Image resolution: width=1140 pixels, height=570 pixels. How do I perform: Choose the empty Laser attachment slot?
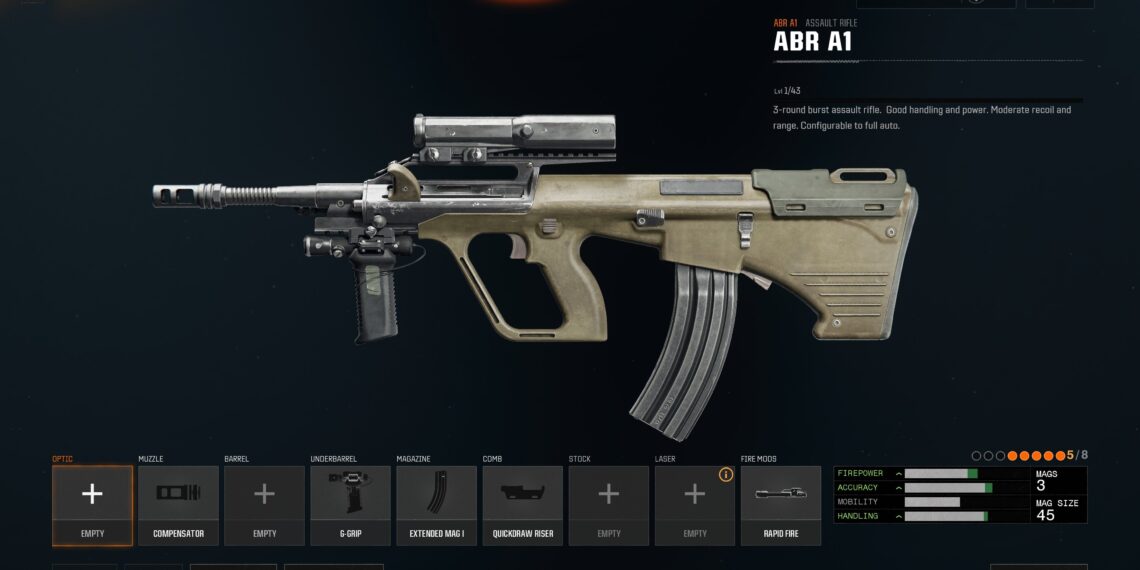tap(694, 505)
